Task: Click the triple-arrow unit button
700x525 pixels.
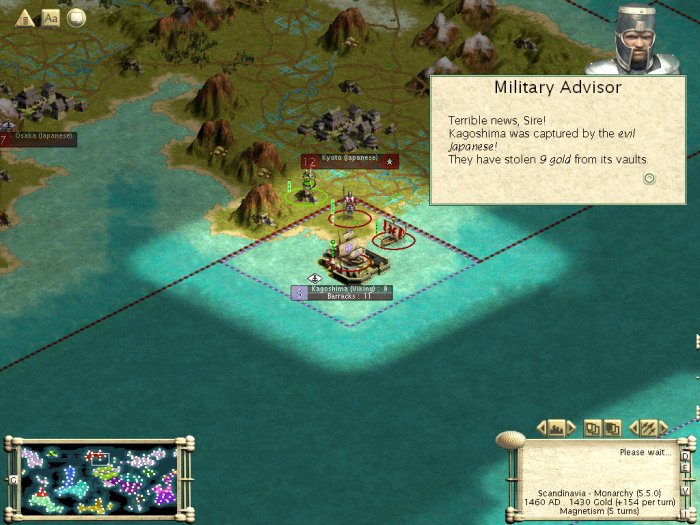Action: point(648,428)
